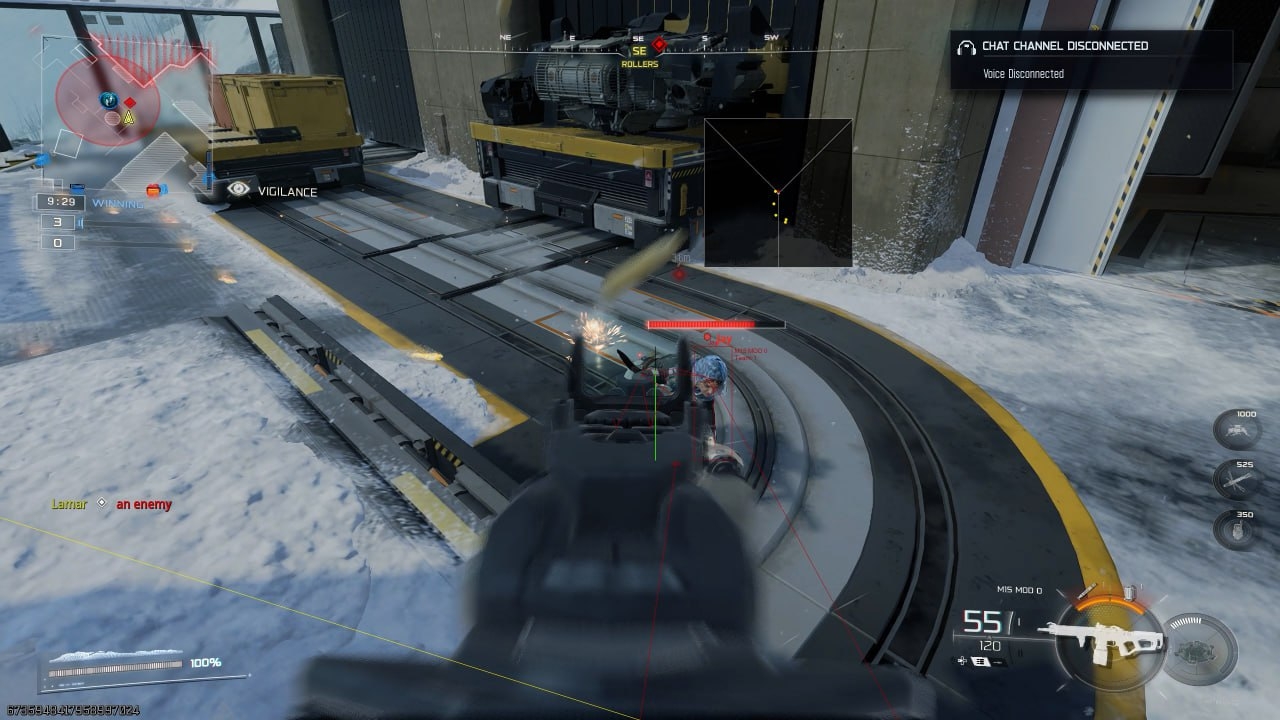Click the headset icon in chat notification

[966, 46]
